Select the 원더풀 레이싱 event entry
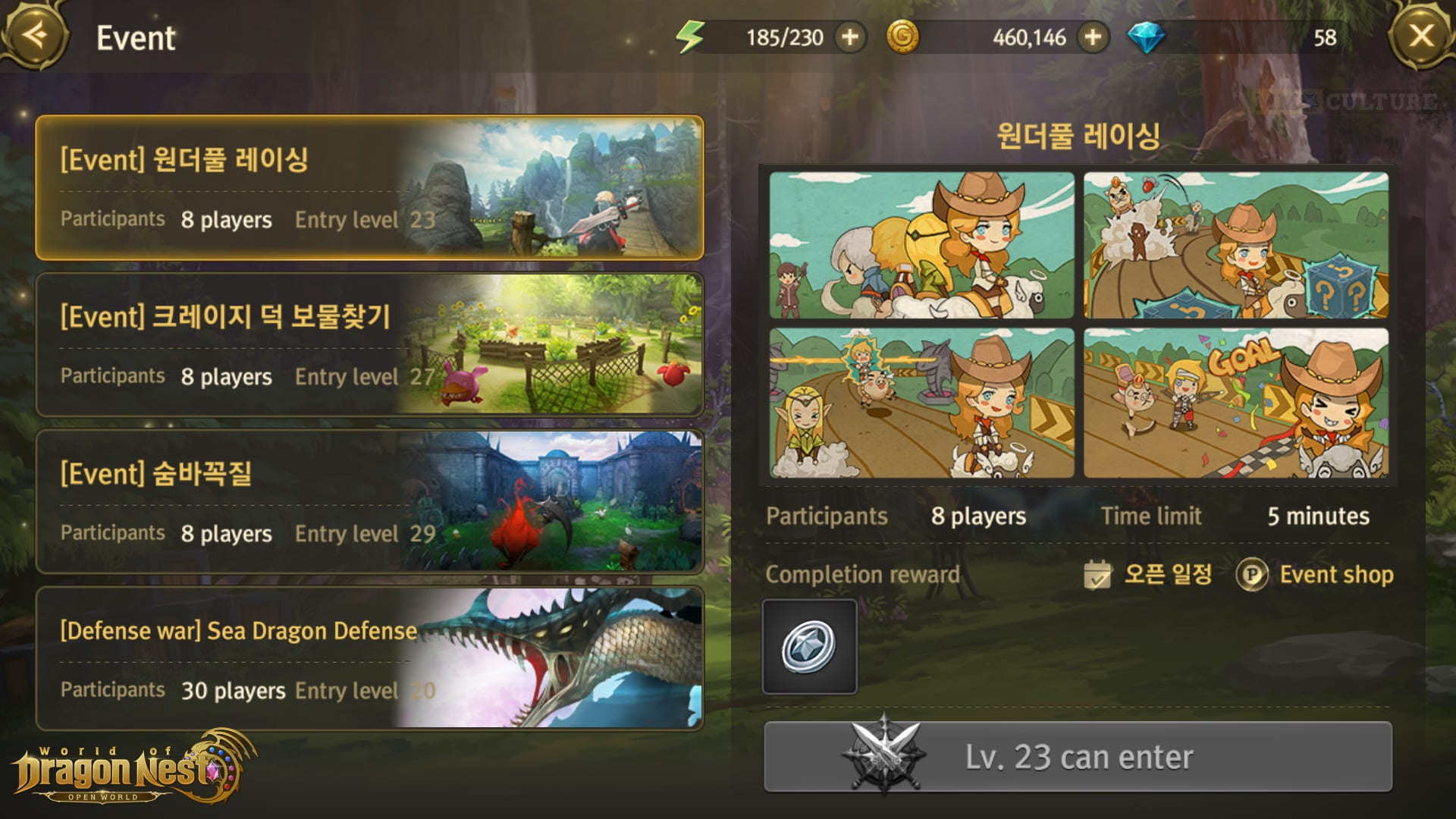 pyautogui.click(x=369, y=188)
